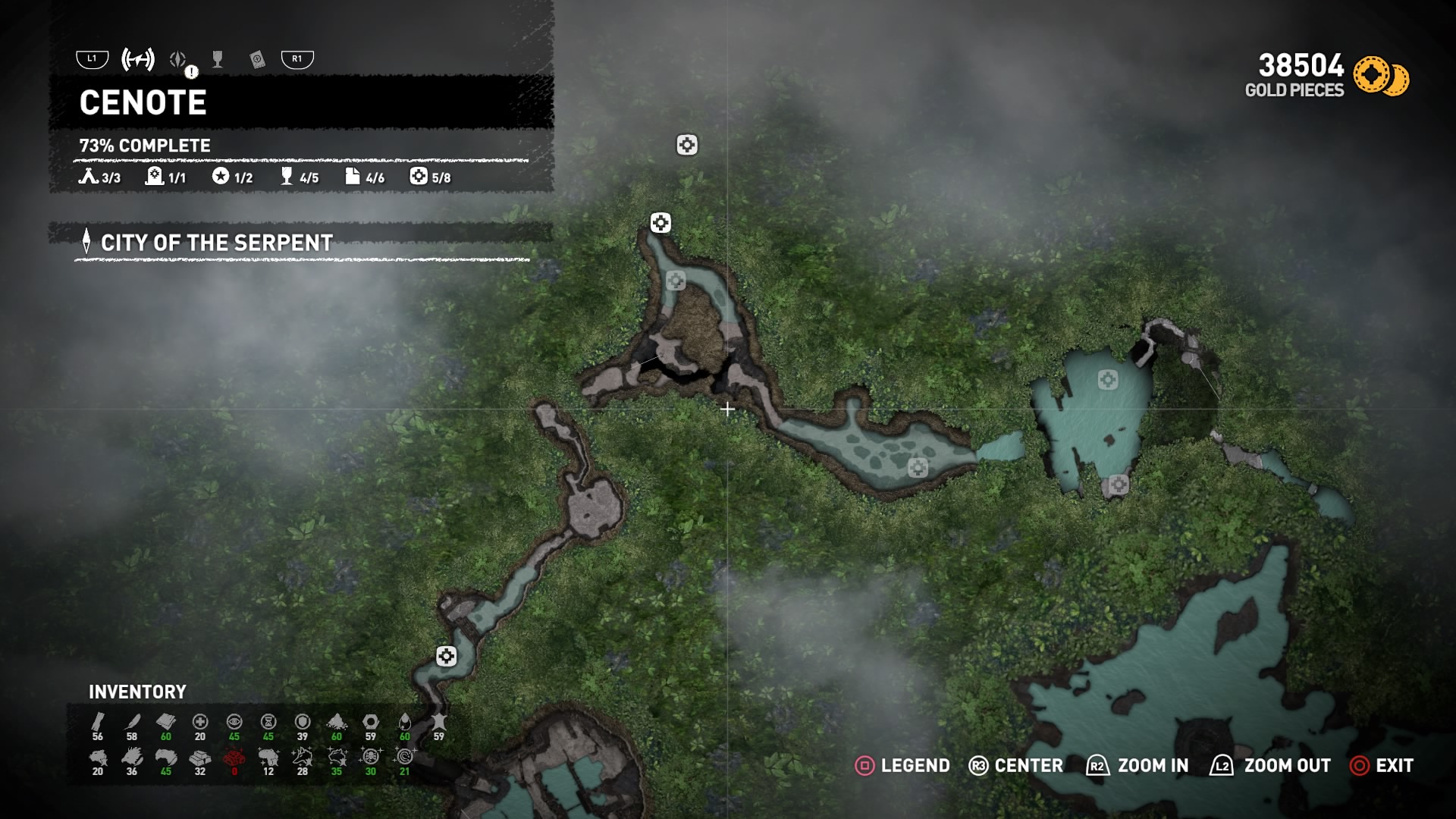Select the feather resource in inventory
1456x819 pixels.
click(132, 722)
